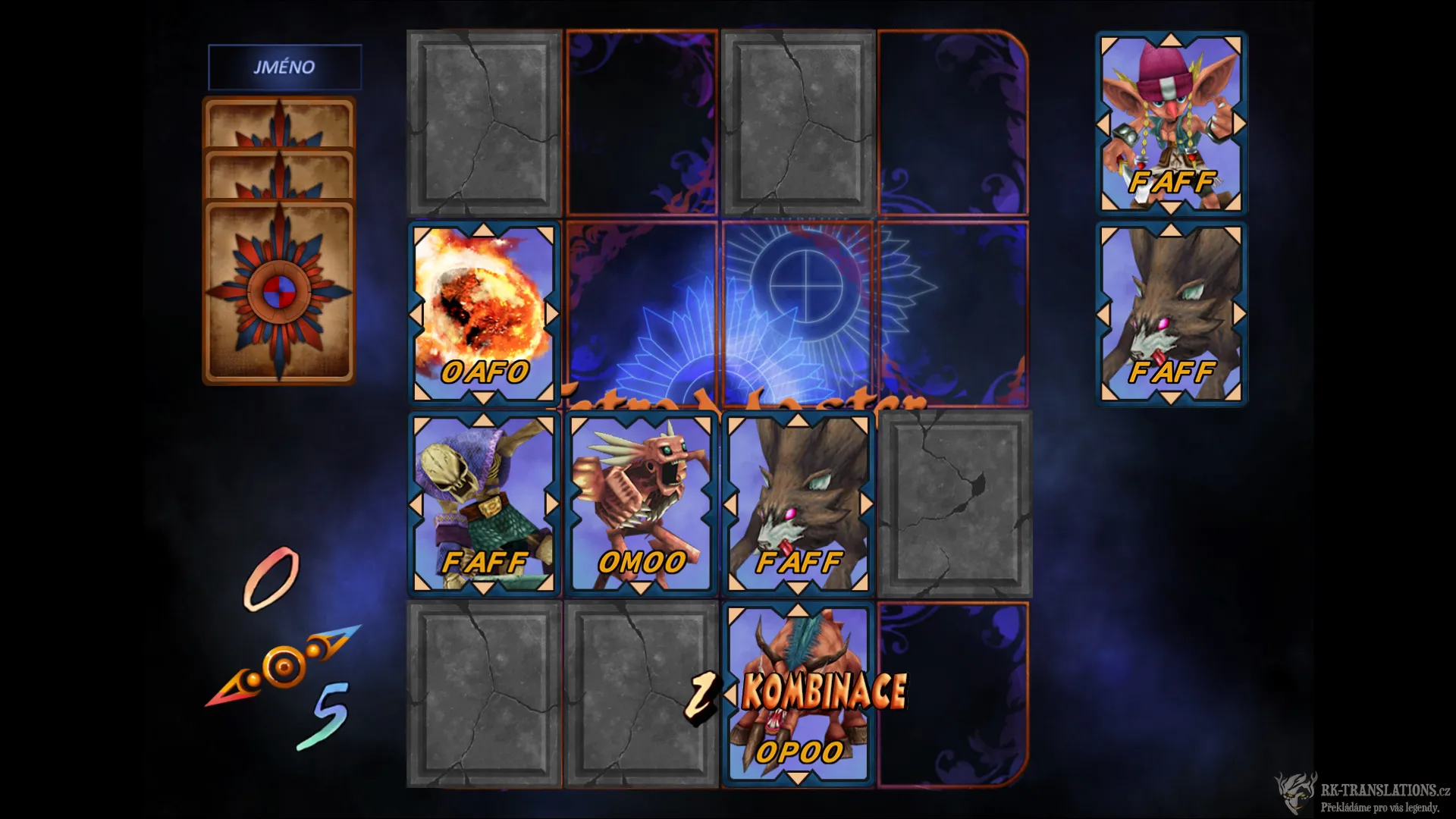The image size is (1456, 819).
Task: Click the FAFF skeleton warrior card
Action: [x=482, y=500]
